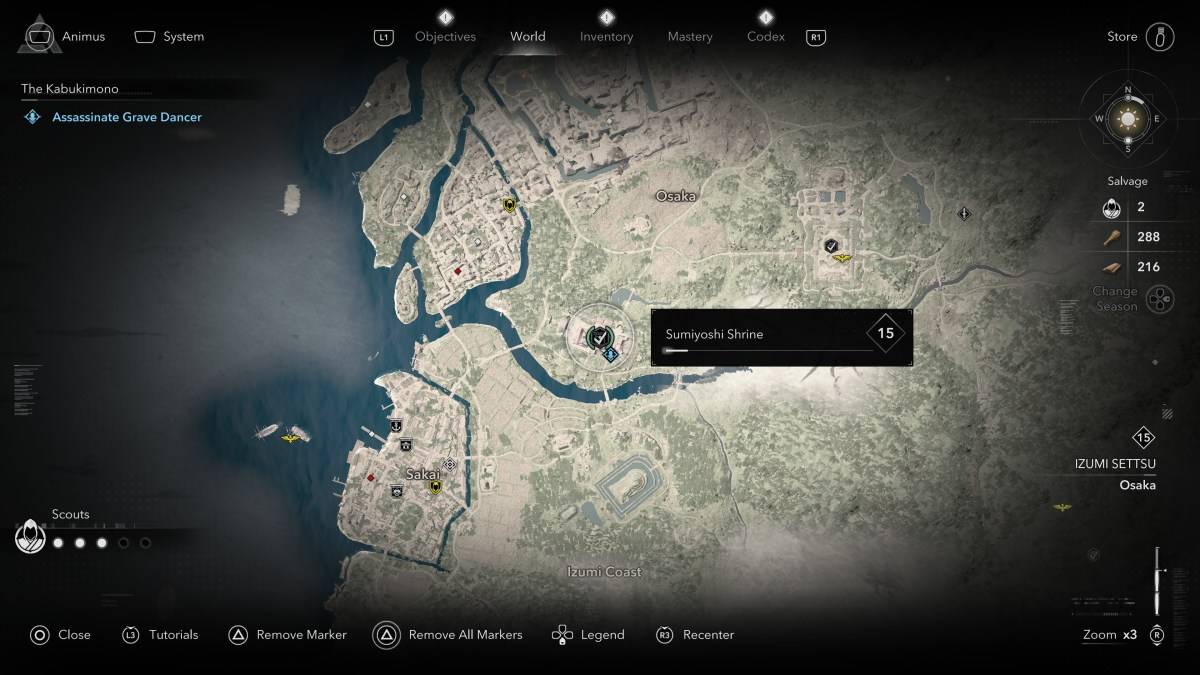The image size is (1200, 675).
Task: Show the Codex tab
Action: coord(766,37)
